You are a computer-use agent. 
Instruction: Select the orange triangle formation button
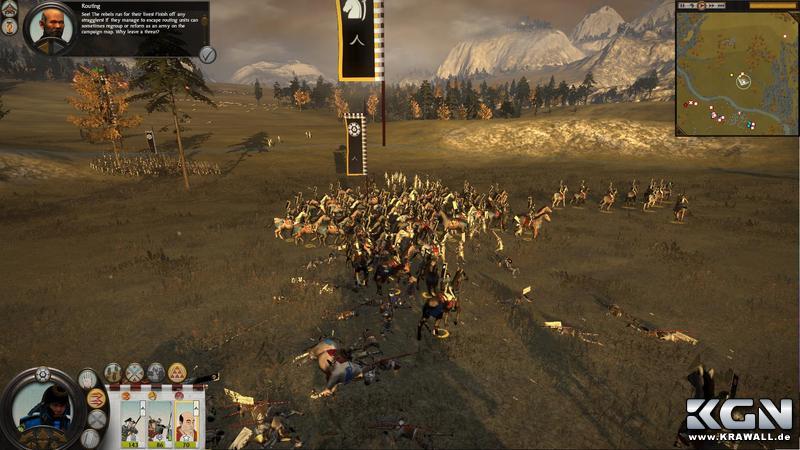click(177, 373)
